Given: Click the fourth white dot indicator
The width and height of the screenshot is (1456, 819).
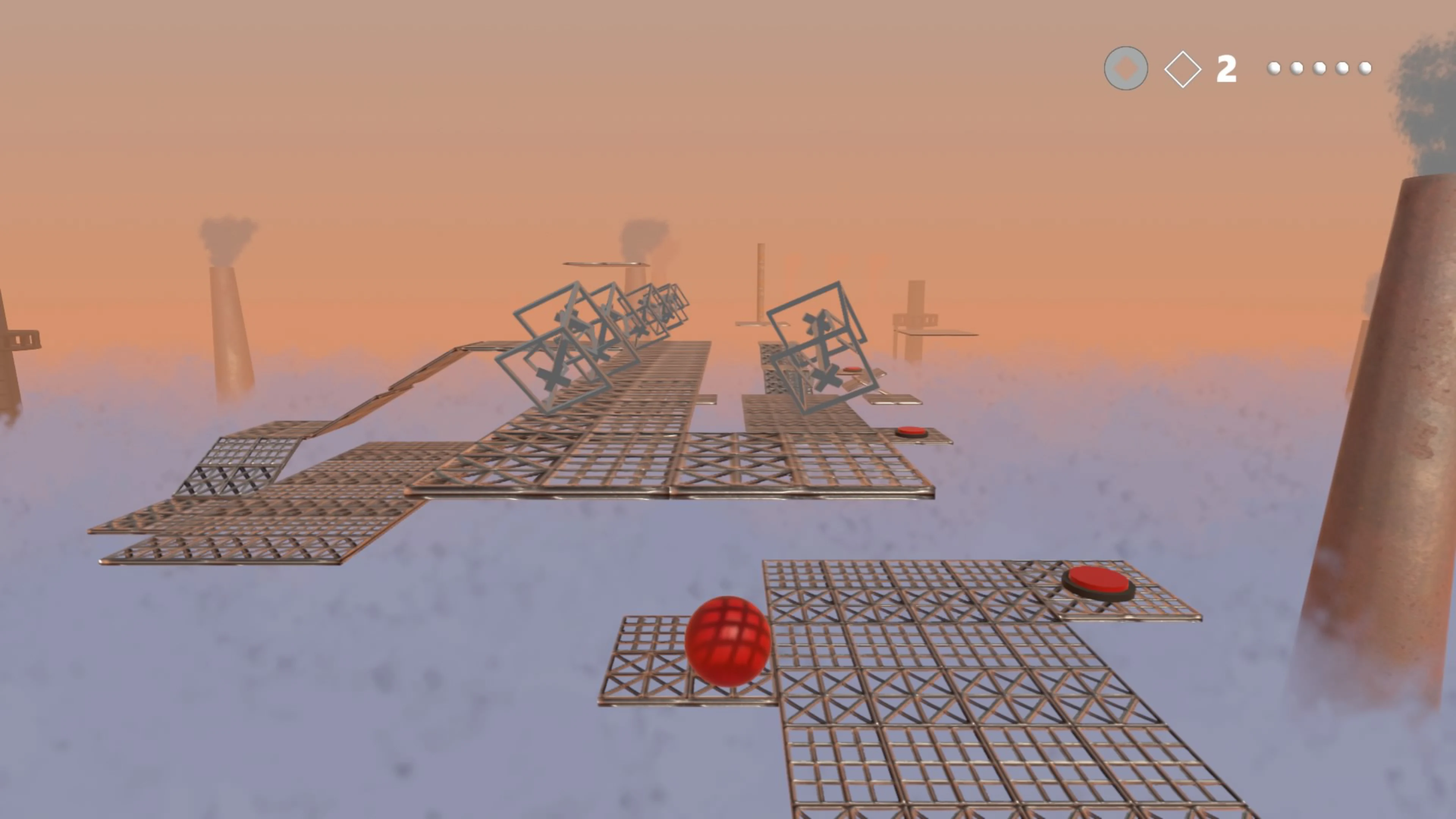Looking at the screenshot, I should coord(1343,68).
